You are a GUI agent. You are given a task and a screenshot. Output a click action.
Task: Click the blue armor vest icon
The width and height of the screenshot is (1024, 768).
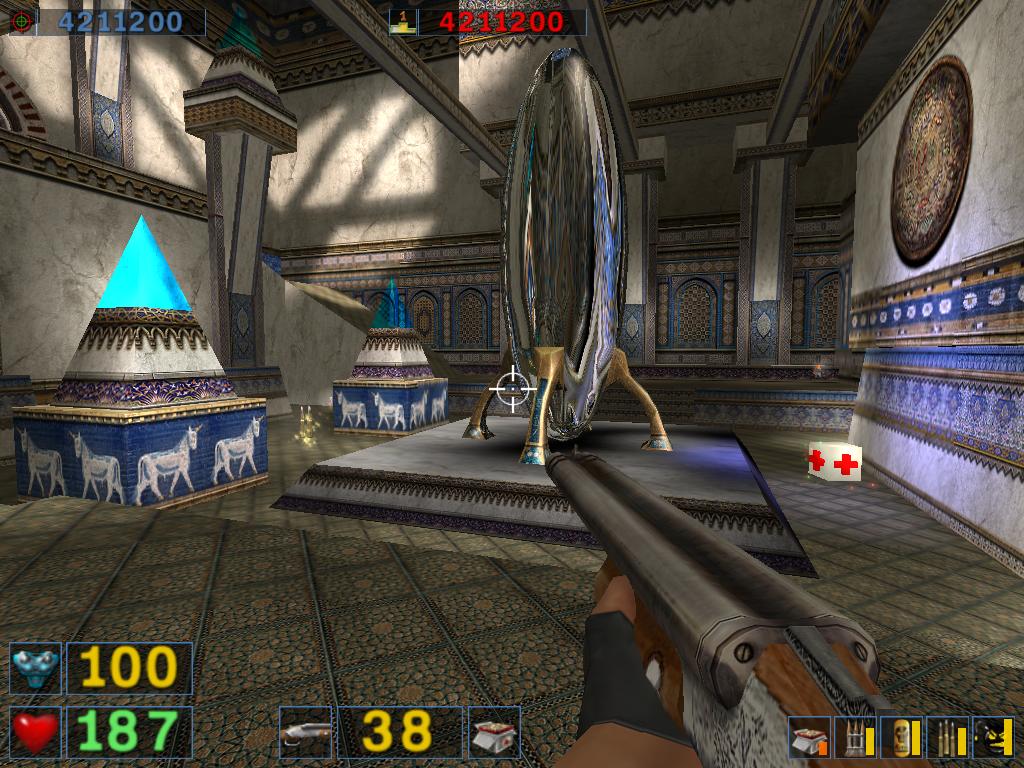(35, 667)
